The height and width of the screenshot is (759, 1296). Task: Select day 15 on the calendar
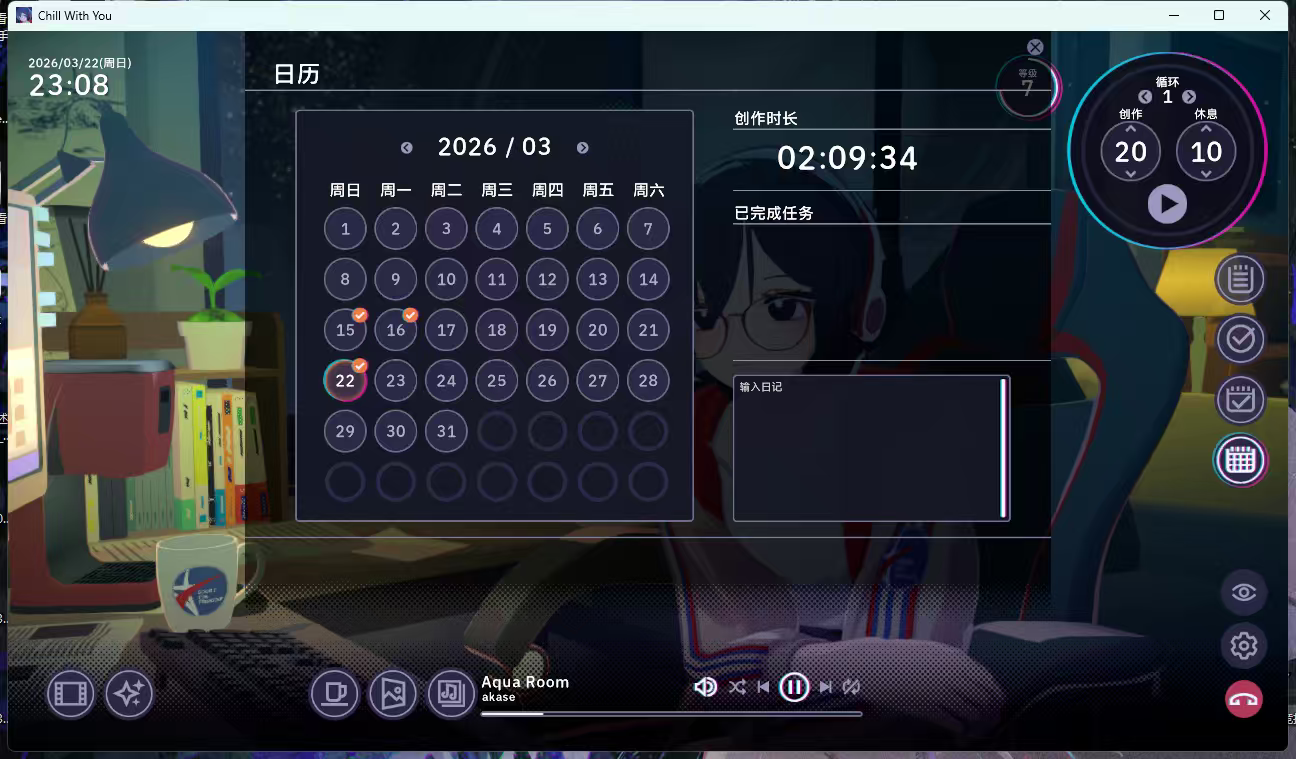[345, 330]
